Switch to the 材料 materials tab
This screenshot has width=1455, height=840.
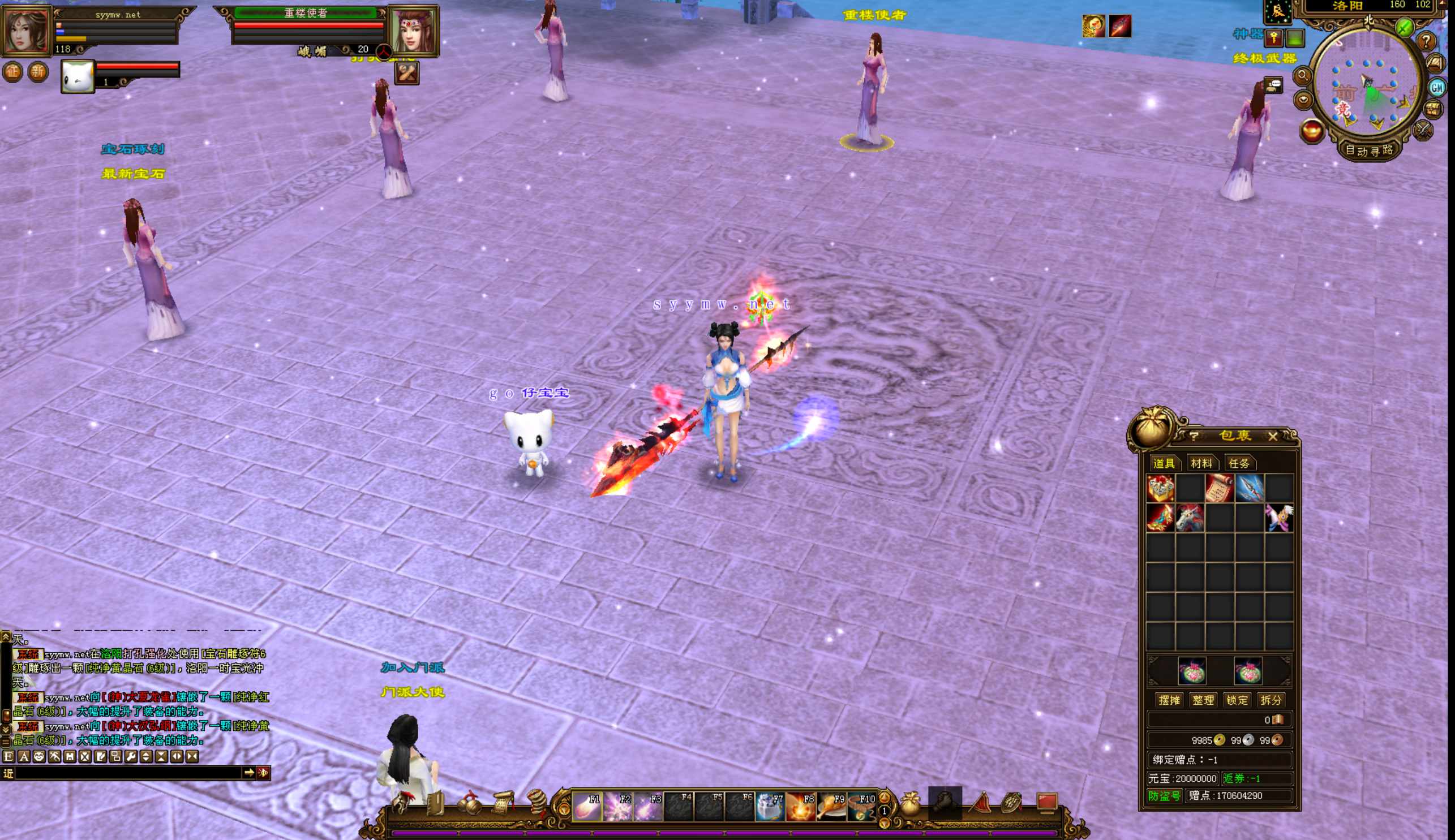point(1201,463)
